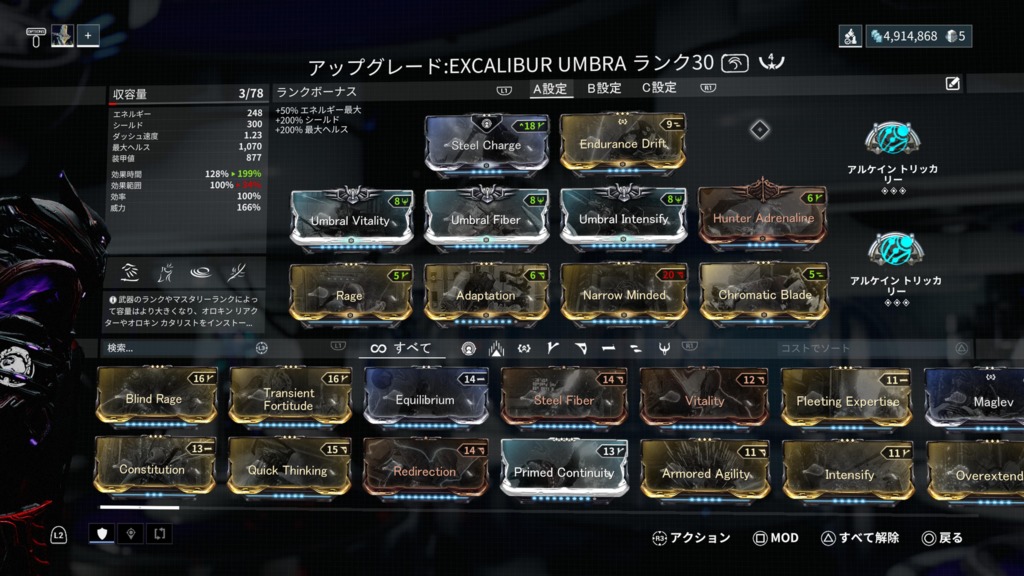
Task: Pick the Umbral Vitality mod card
Action: click(x=350, y=220)
